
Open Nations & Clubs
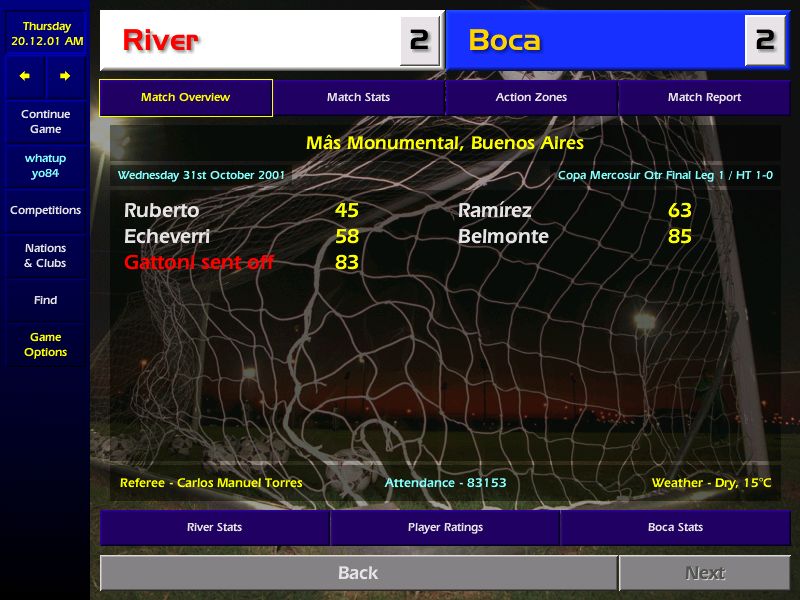coord(45,256)
